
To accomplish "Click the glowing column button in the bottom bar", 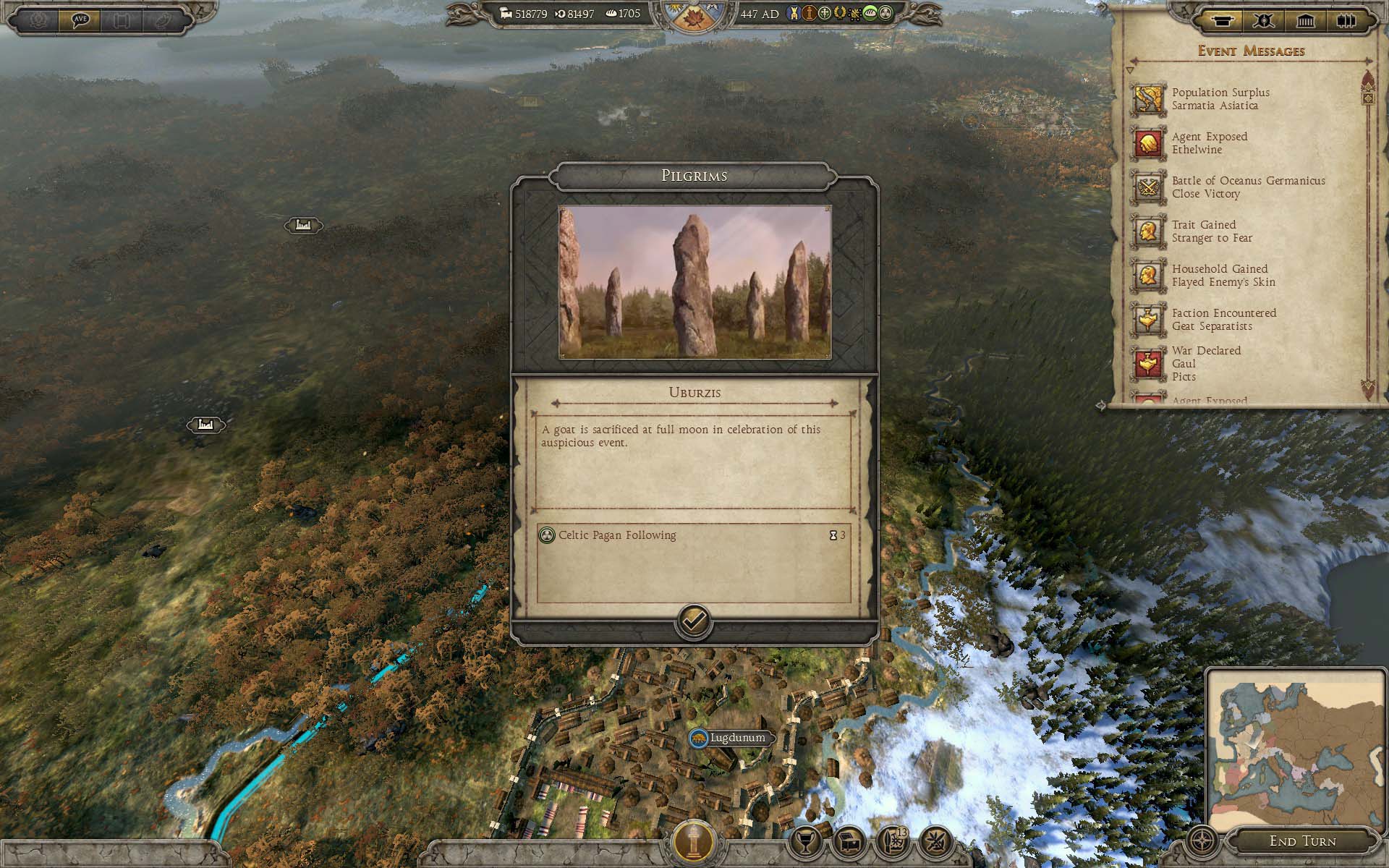I will pyautogui.click(x=694, y=841).
